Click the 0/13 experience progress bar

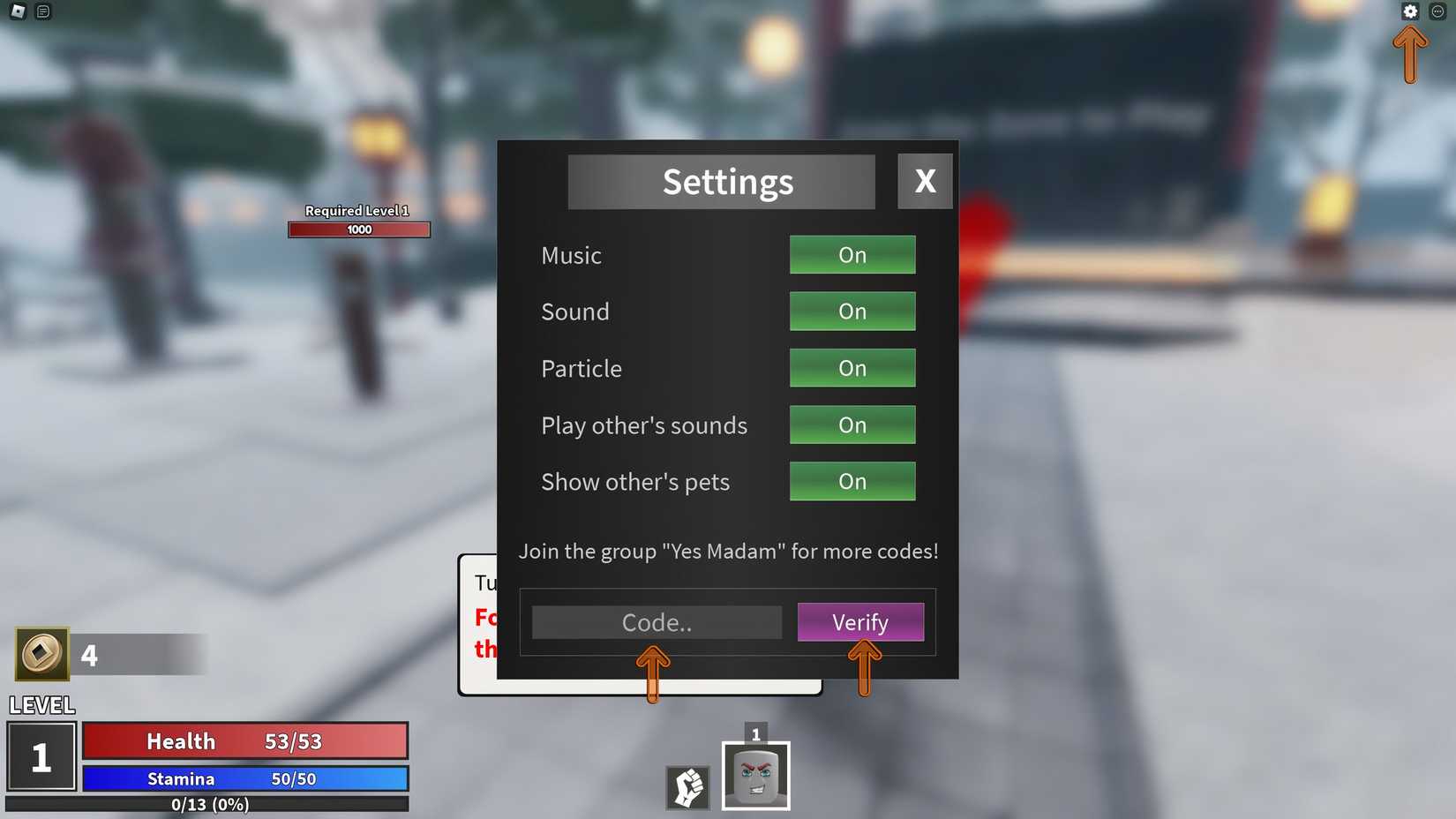click(x=209, y=804)
